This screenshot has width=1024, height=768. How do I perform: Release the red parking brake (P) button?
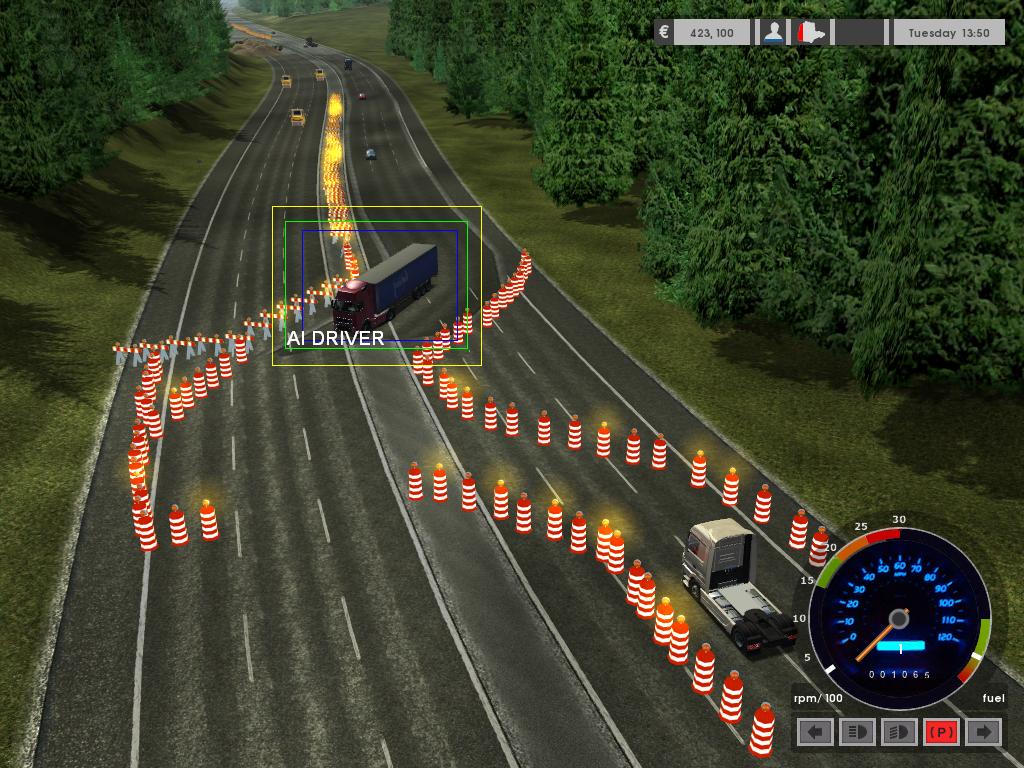click(x=941, y=732)
